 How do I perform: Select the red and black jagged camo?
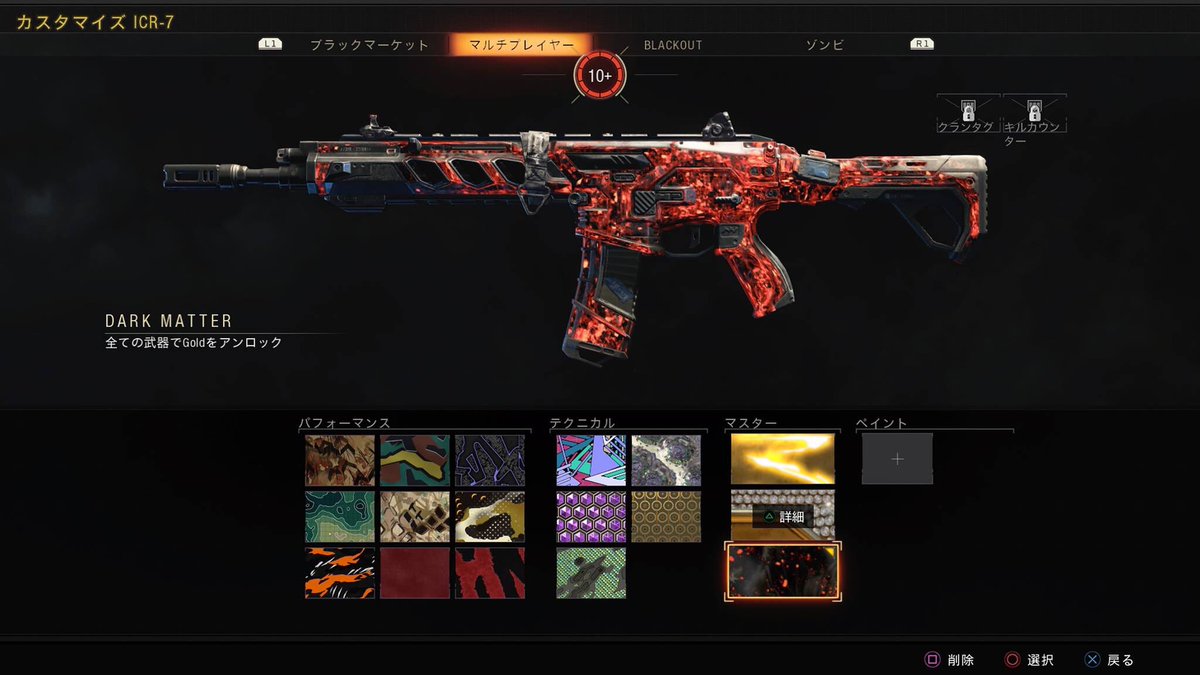click(489, 573)
